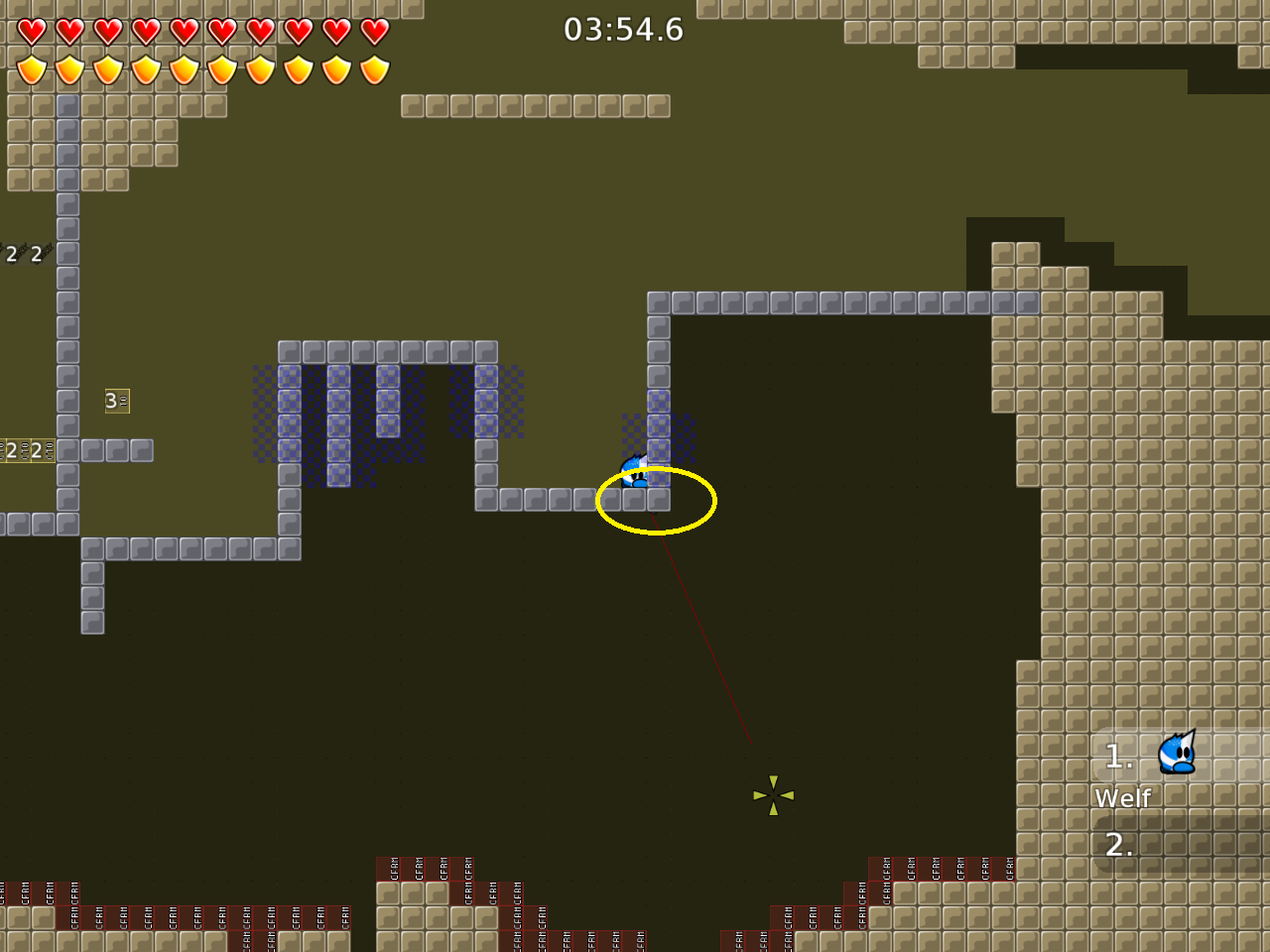Click the first red heart icon
The height and width of the screenshot is (952, 1270).
click(x=33, y=31)
